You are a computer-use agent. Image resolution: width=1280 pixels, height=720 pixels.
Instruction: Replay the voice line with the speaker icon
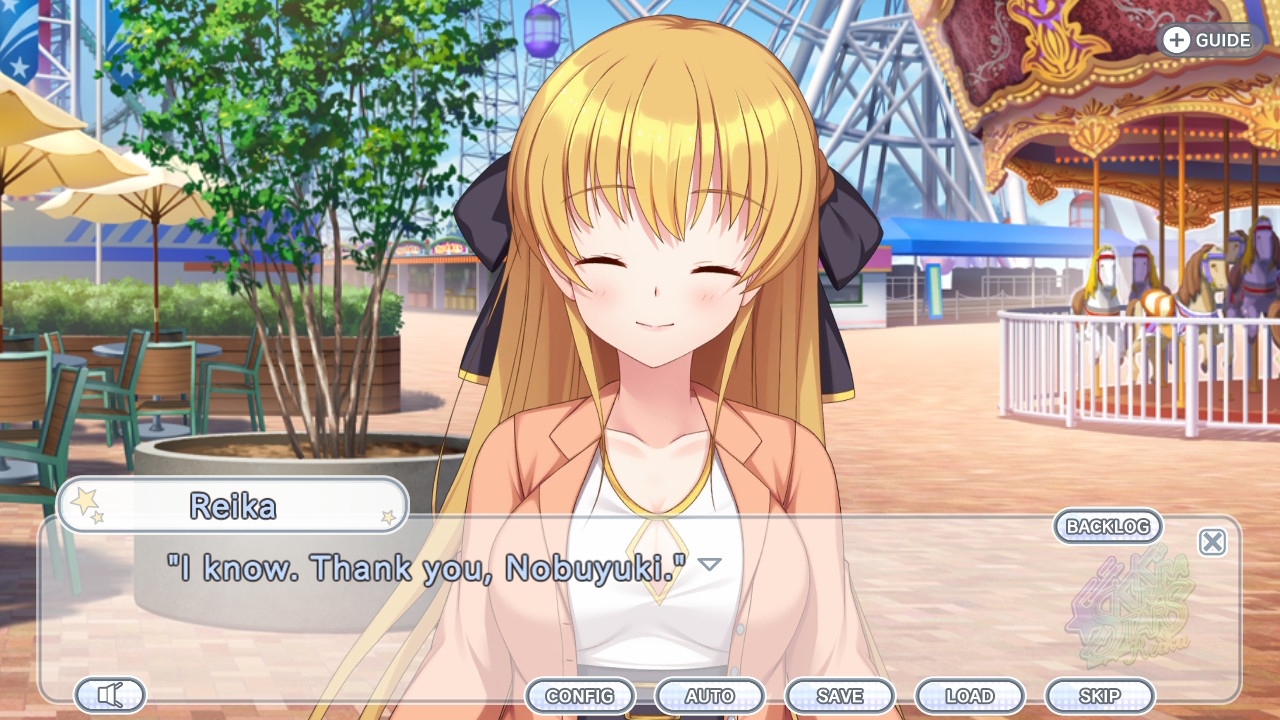(108, 693)
